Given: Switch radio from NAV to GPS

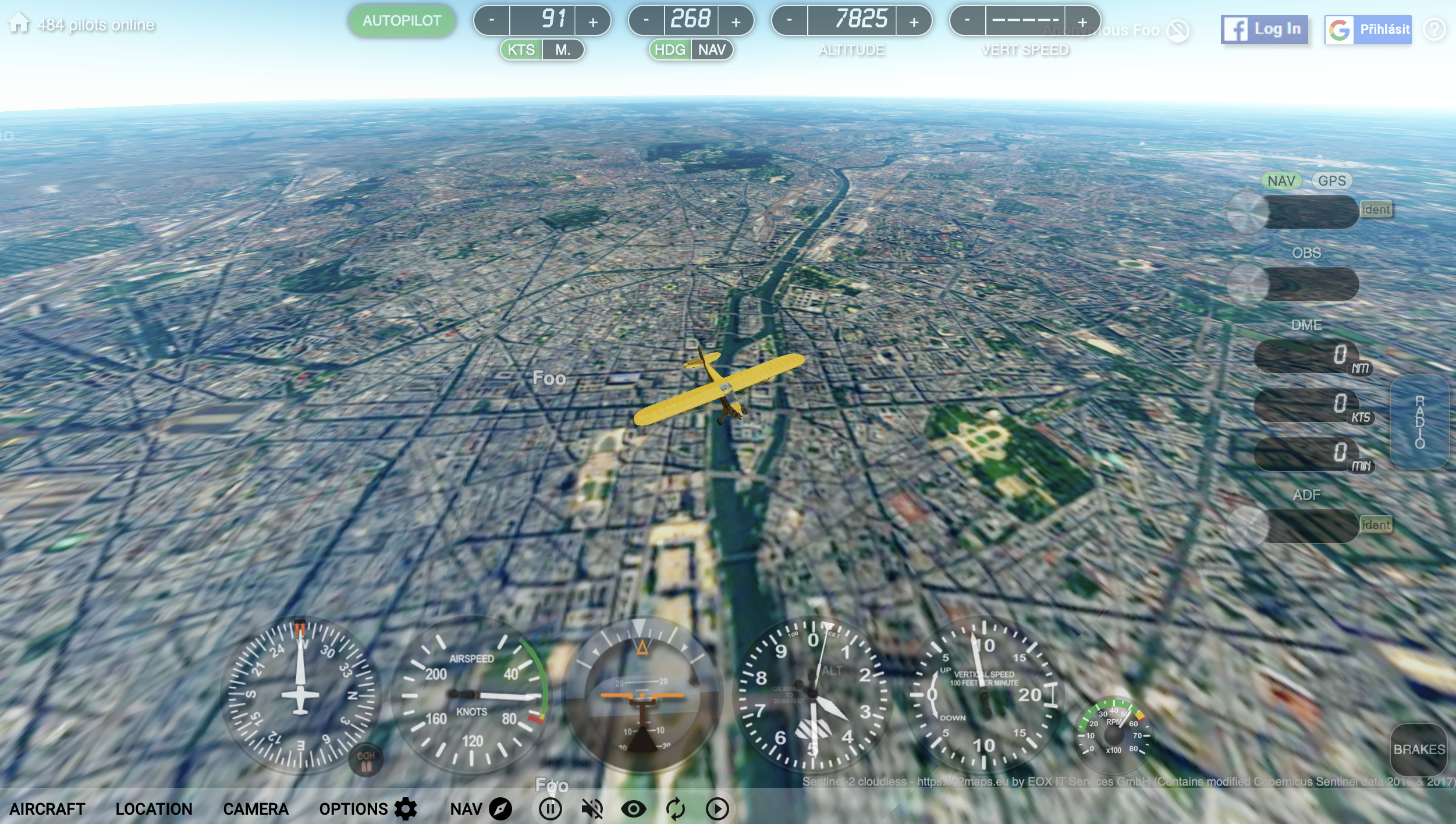Looking at the screenshot, I should (x=1333, y=181).
